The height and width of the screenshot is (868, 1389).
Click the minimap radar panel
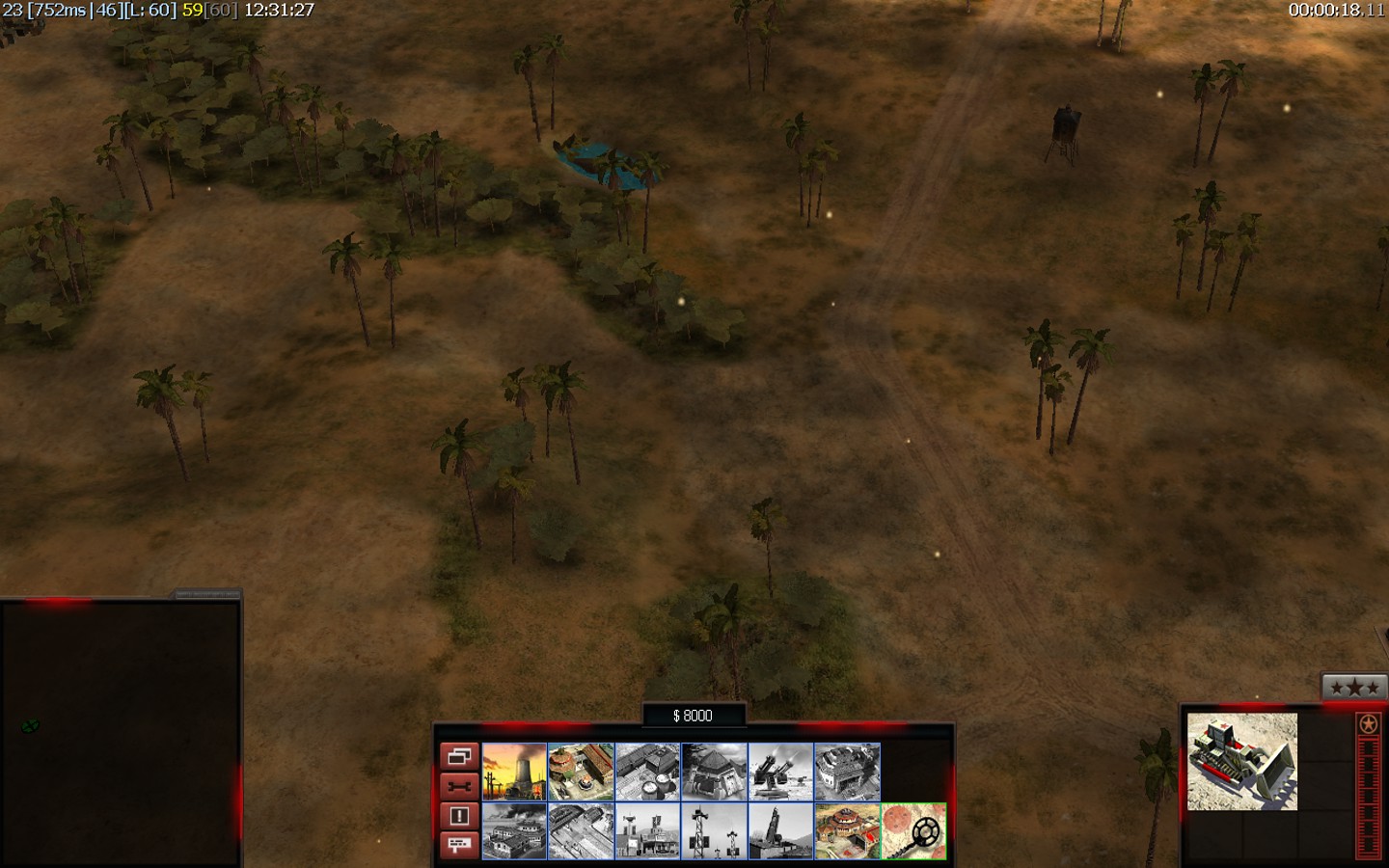tap(120, 733)
